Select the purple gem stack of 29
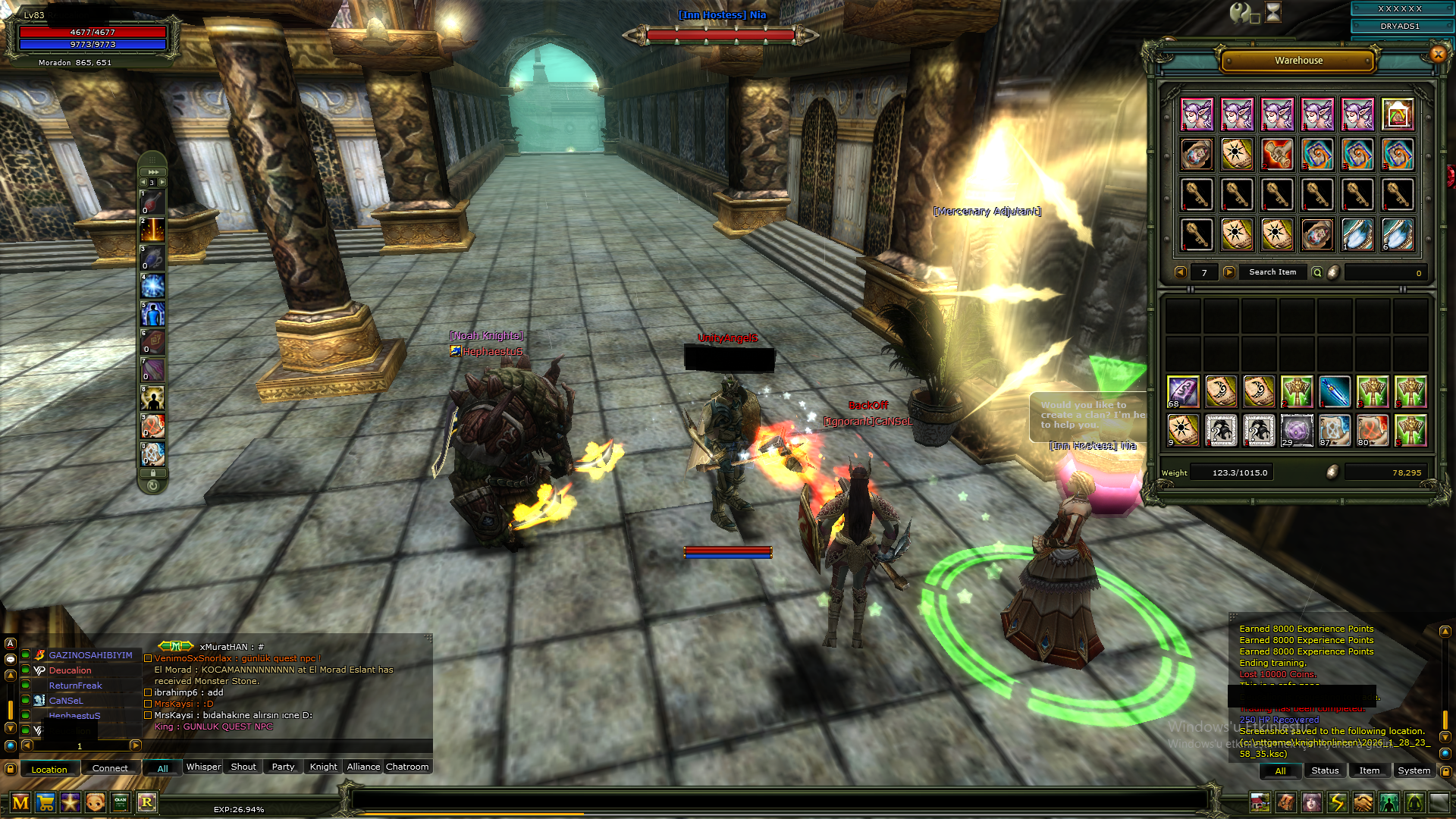 (x=1297, y=430)
